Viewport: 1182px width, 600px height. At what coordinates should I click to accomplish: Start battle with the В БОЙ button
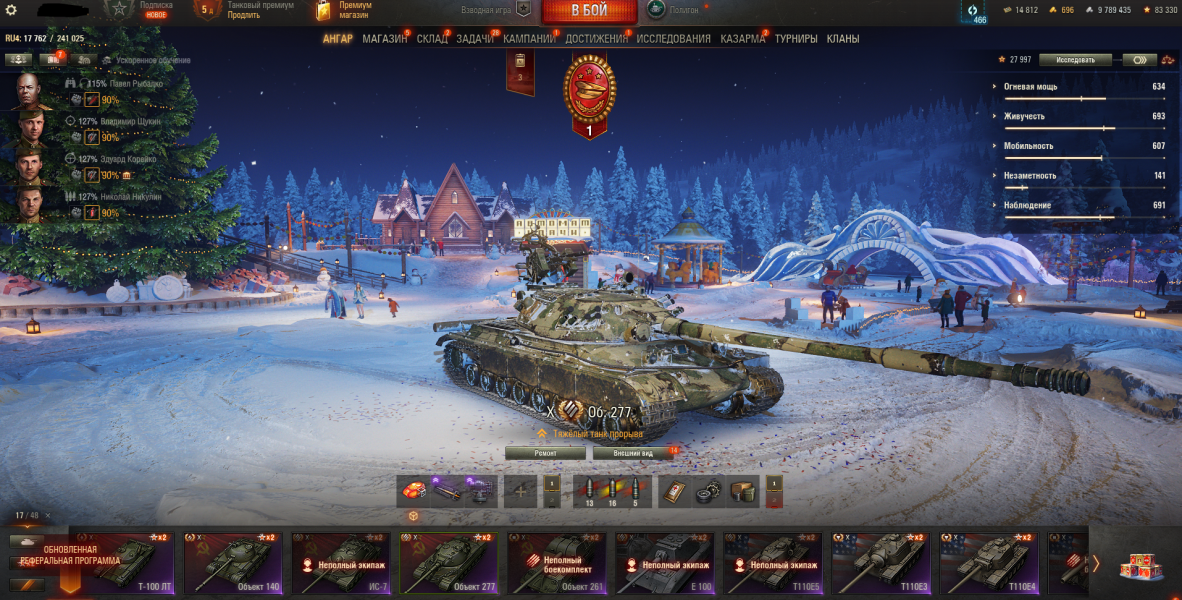[589, 11]
